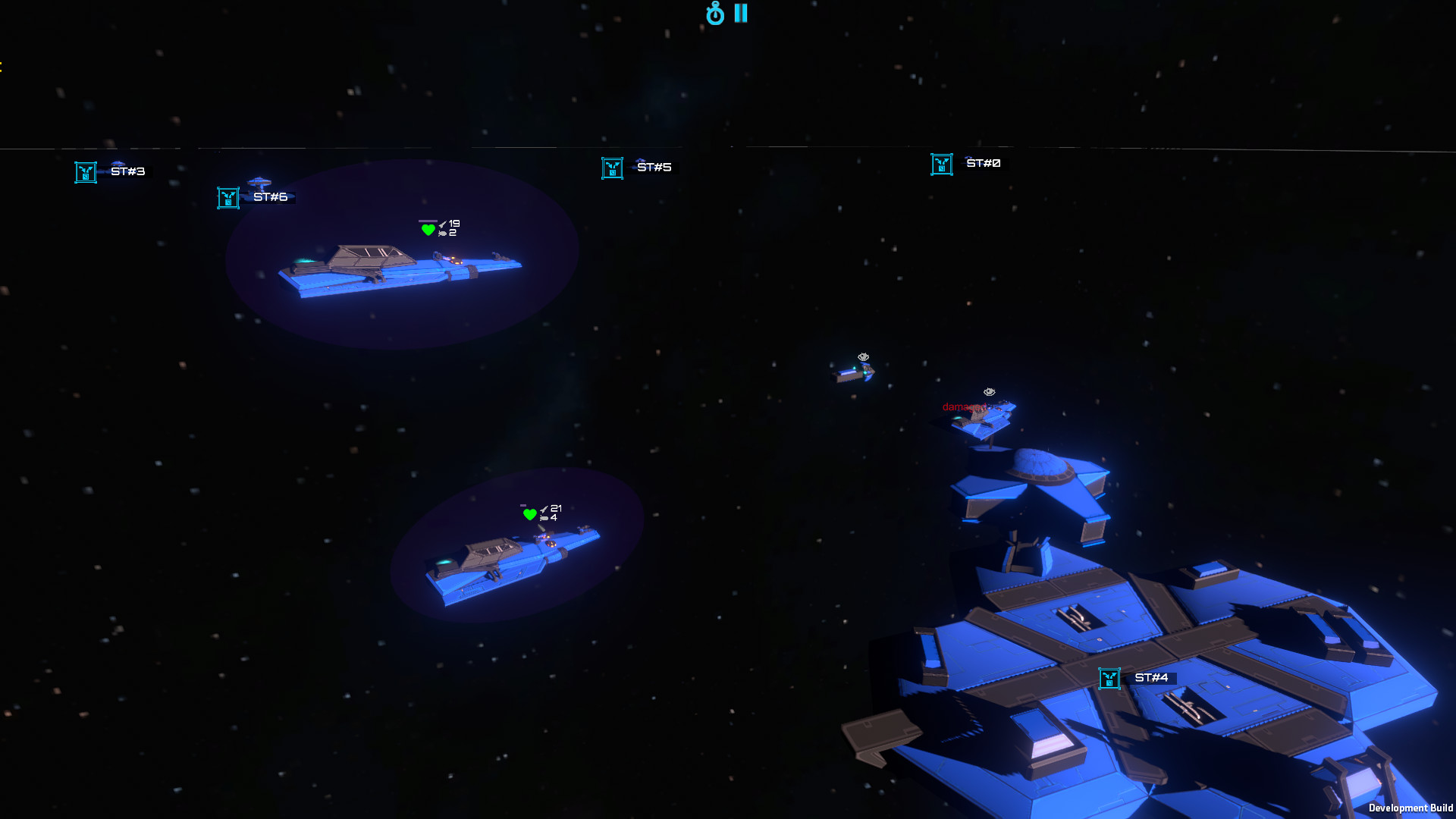Click the ST#5 station name label
1456x819 pixels.
coord(654,167)
